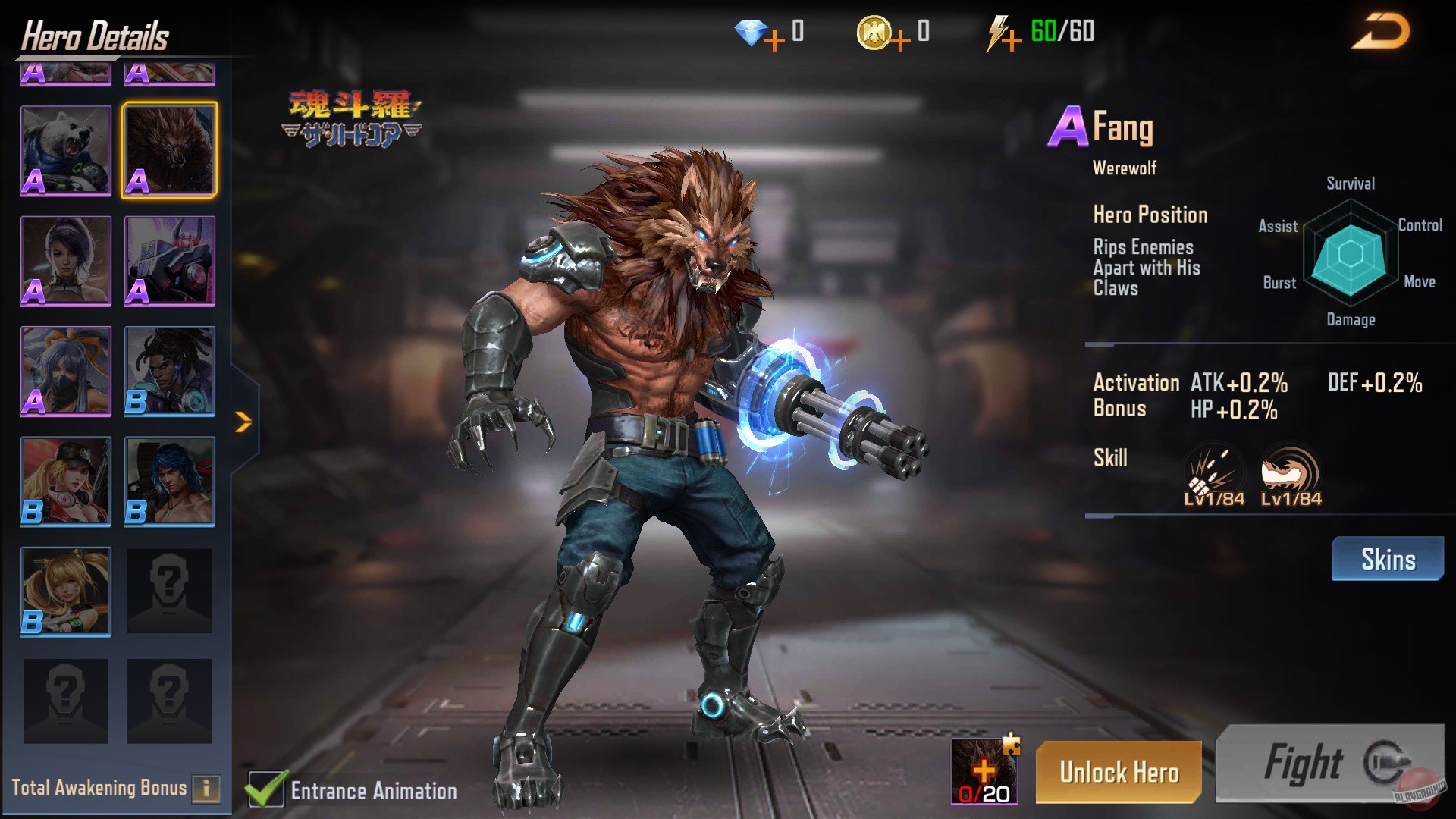Screen dimensions: 1456x819
Task: Click the lightning energy icon
Action: 997,32
